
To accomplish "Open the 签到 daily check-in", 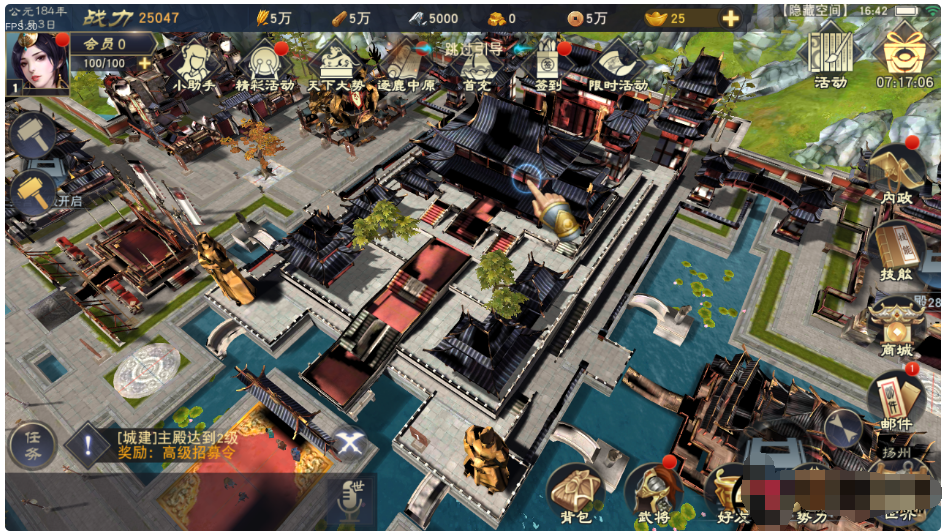I will (x=545, y=66).
